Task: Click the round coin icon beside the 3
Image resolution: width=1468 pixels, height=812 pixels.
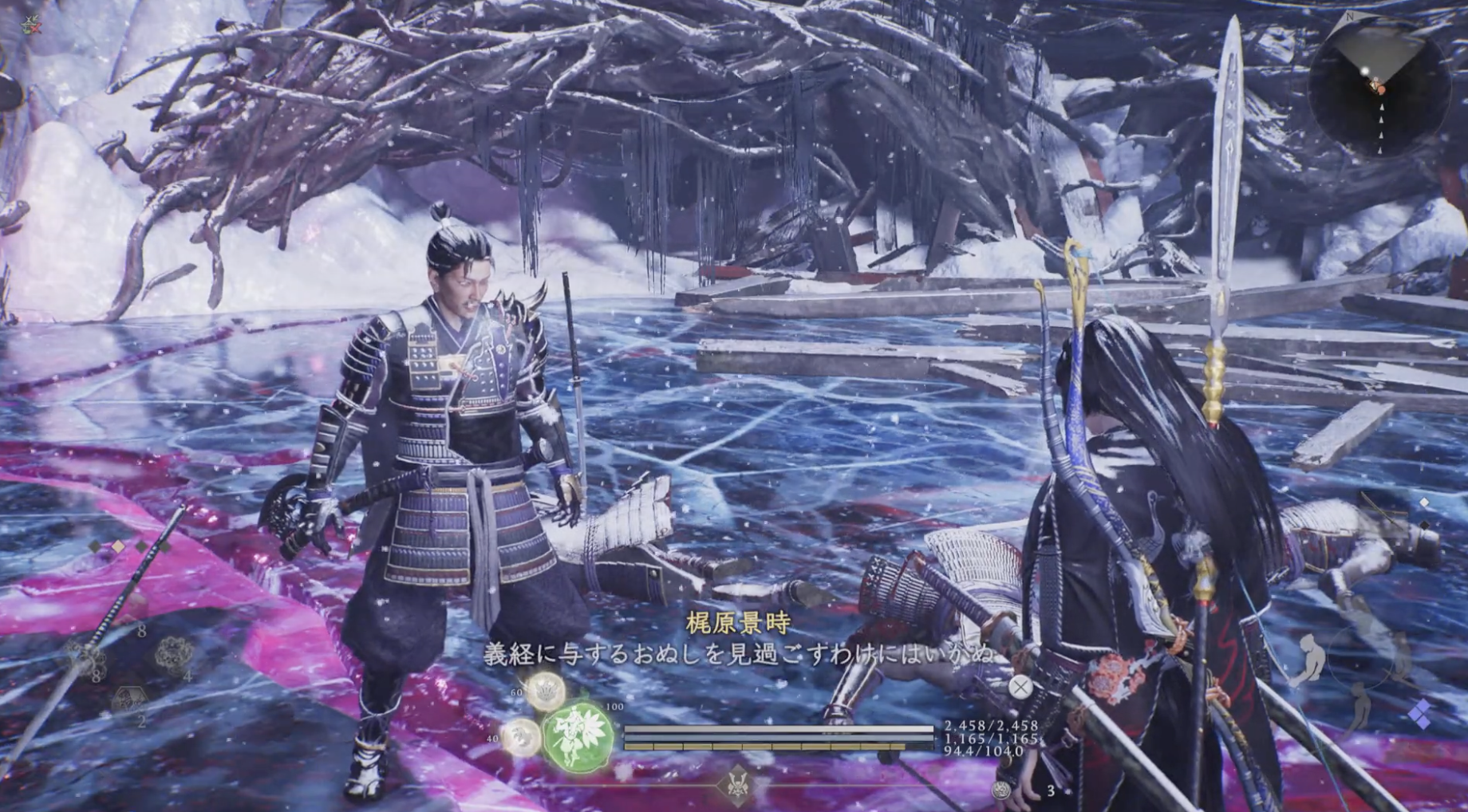Action: point(1001,790)
